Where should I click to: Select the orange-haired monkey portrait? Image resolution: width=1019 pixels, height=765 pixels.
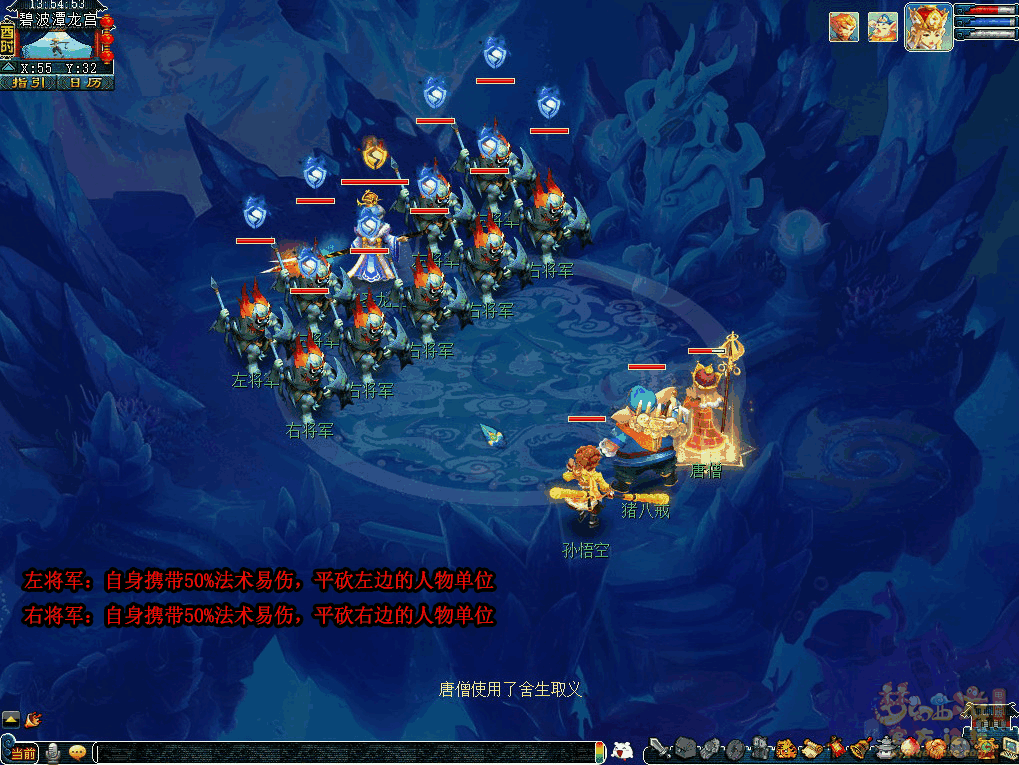[843, 27]
